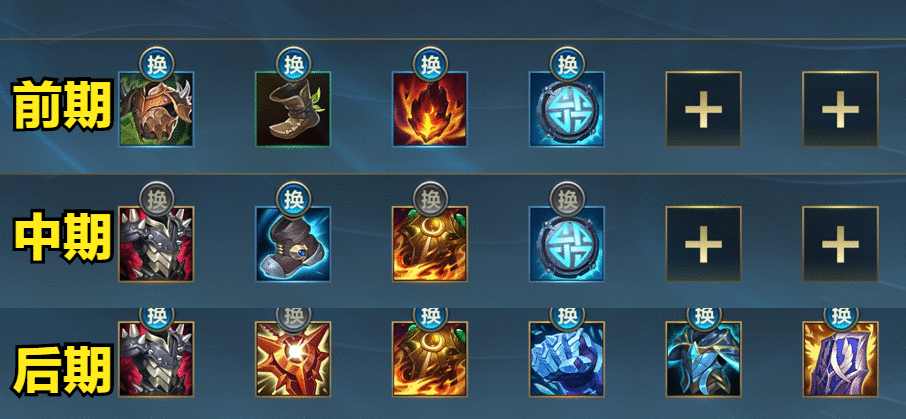Pick the blue rune disc in 中期 row
The width and height of the screenshot is (906, 419).
tap(567, 244)
